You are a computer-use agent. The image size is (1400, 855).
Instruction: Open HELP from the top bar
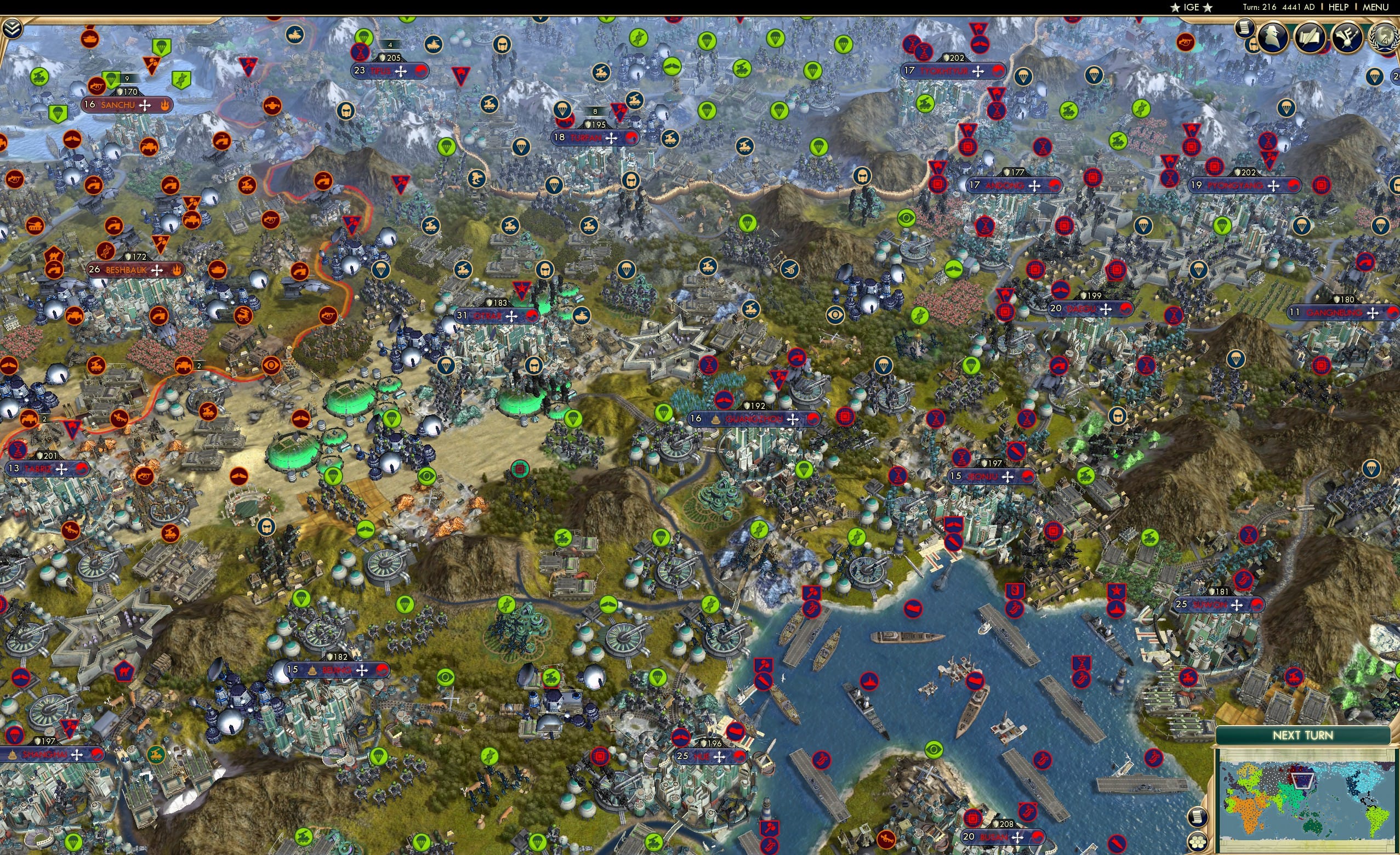tap(1339, 7)
